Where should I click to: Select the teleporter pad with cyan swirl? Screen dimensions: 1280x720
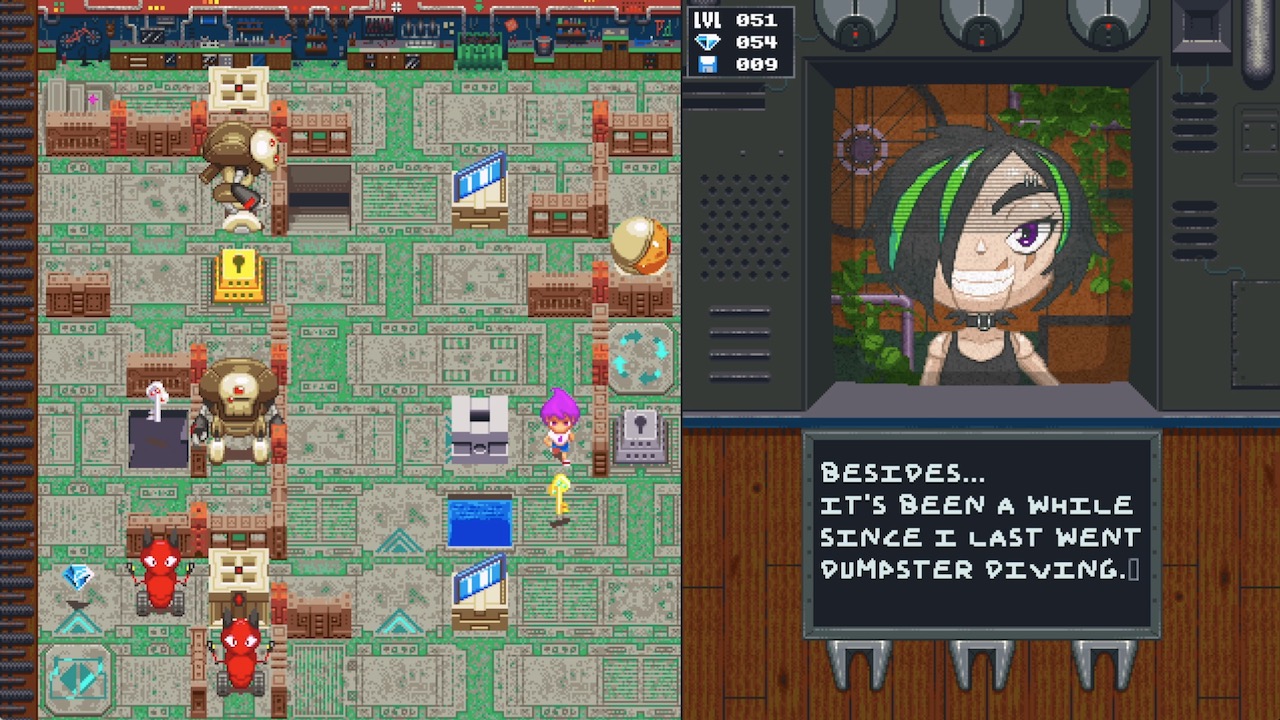(x=640, y=355)
